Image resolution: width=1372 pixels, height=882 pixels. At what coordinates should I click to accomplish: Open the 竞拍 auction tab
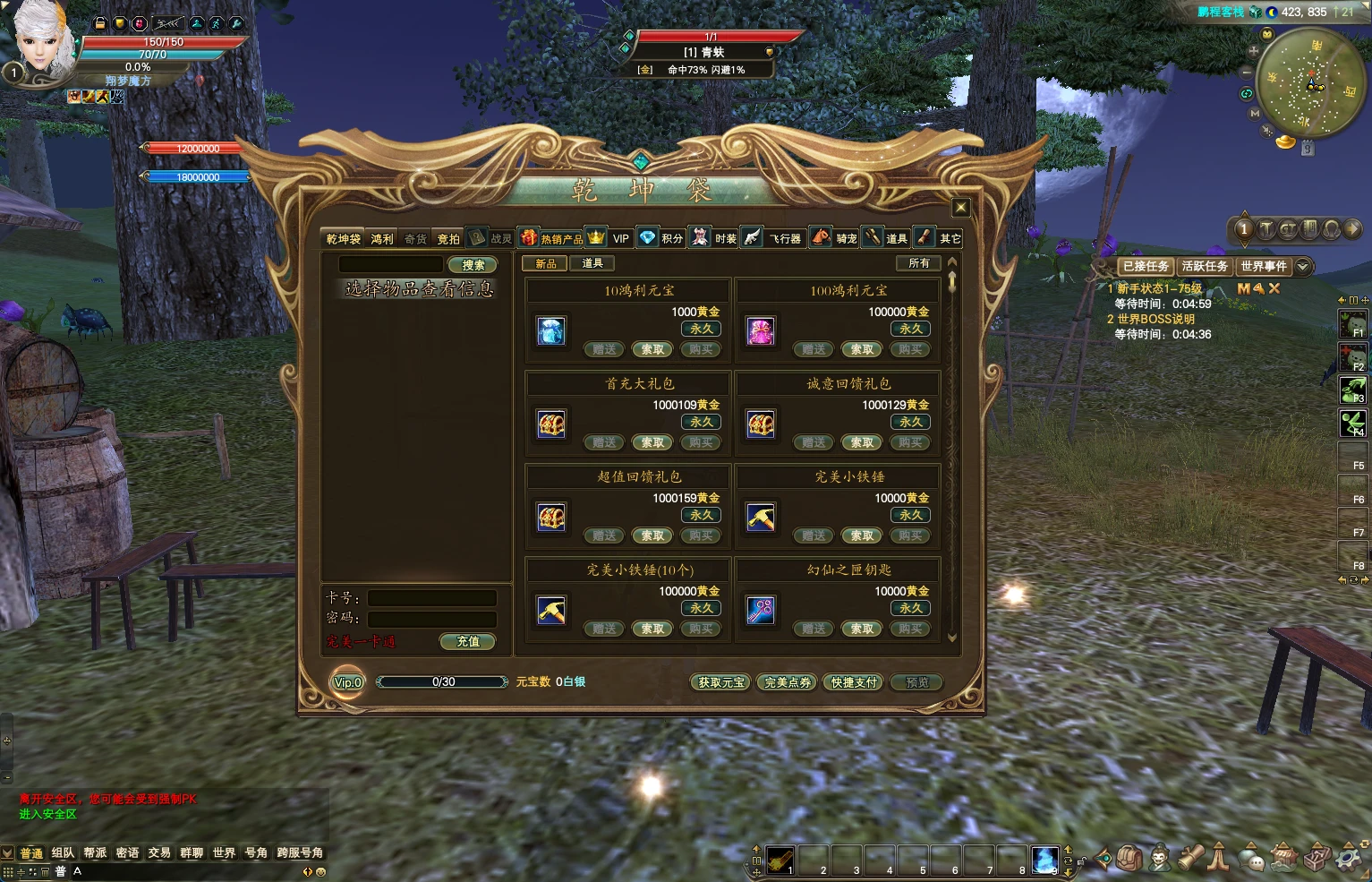448,239
